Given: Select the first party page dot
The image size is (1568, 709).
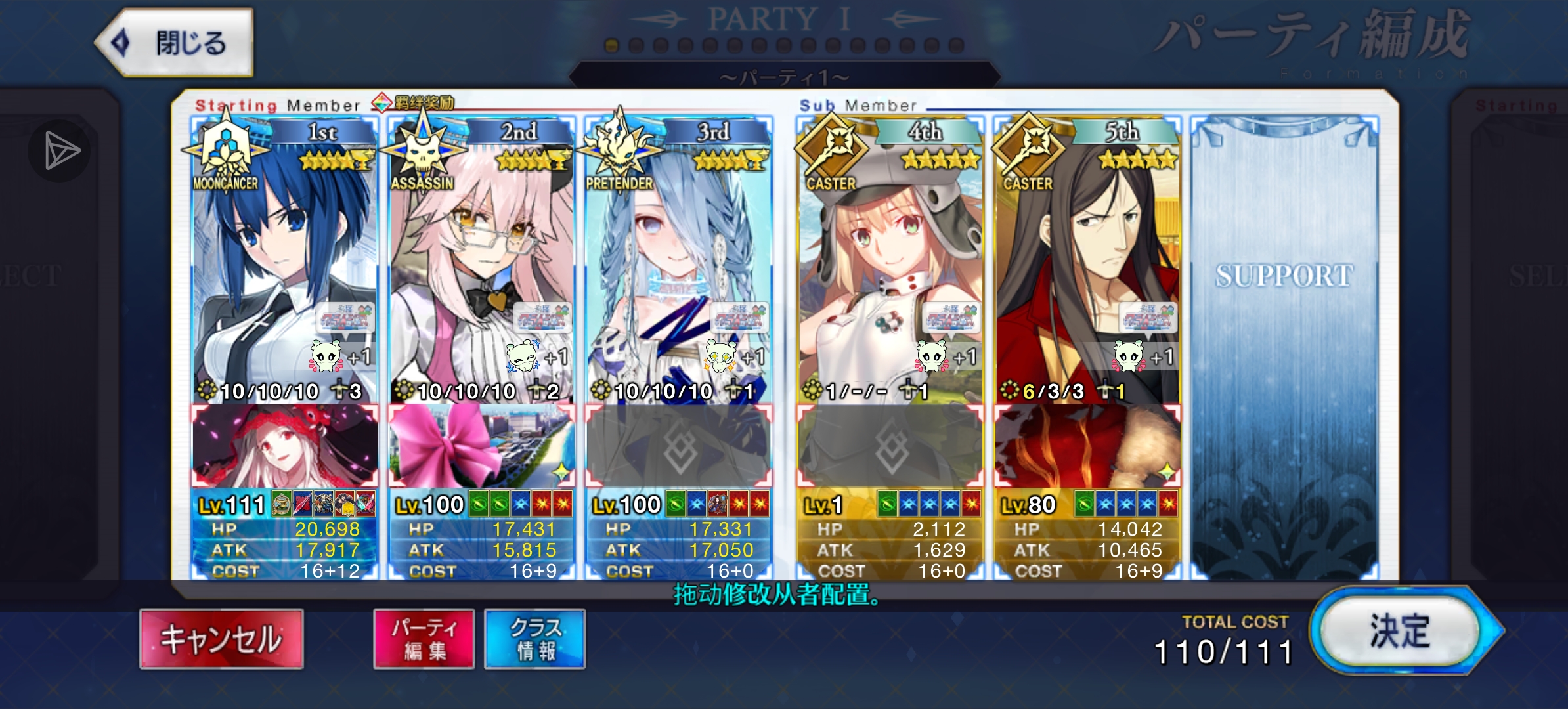Looking at the screenshot, I should click(612, 45).
